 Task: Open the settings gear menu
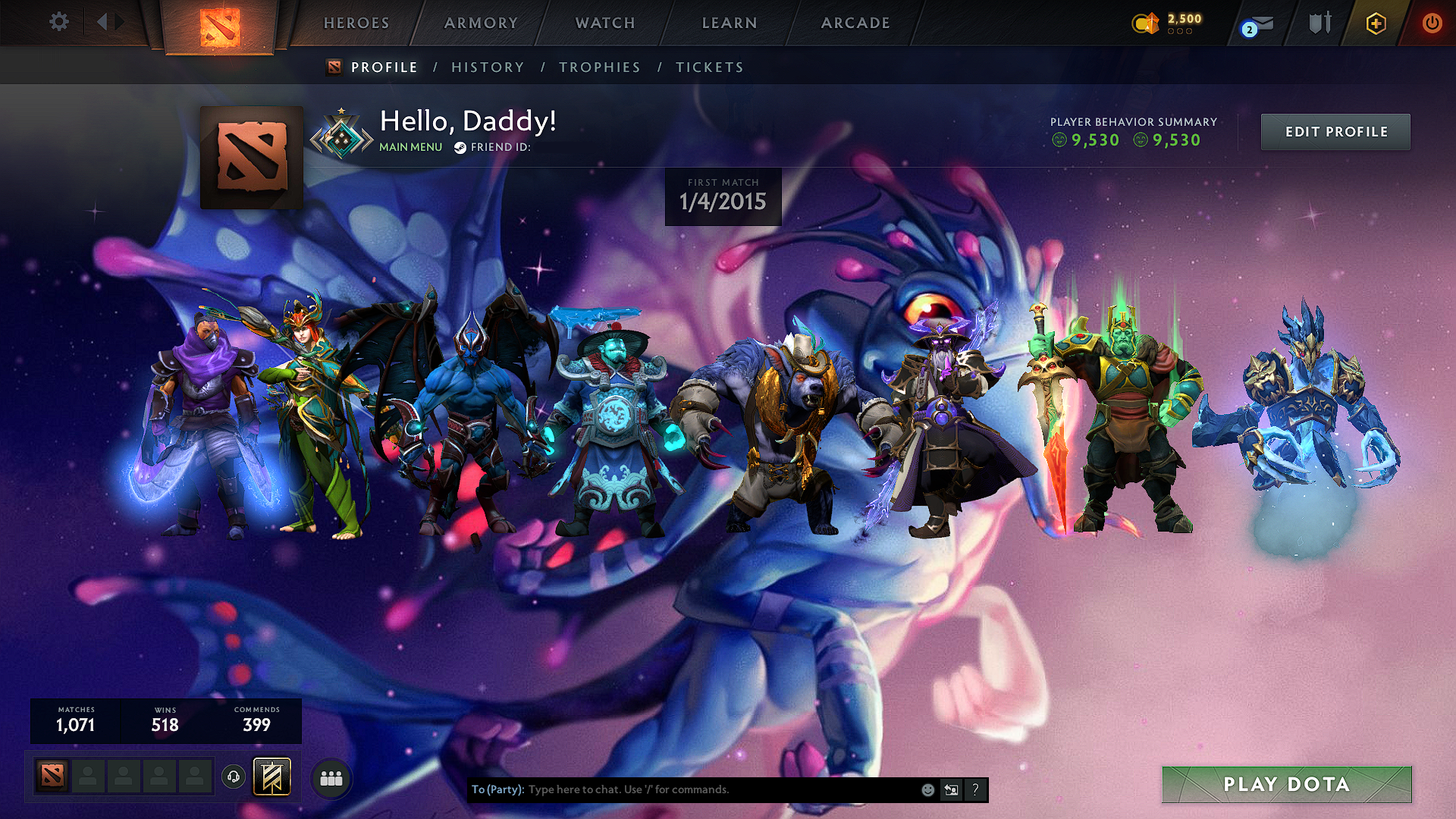(x=58, y=22)
